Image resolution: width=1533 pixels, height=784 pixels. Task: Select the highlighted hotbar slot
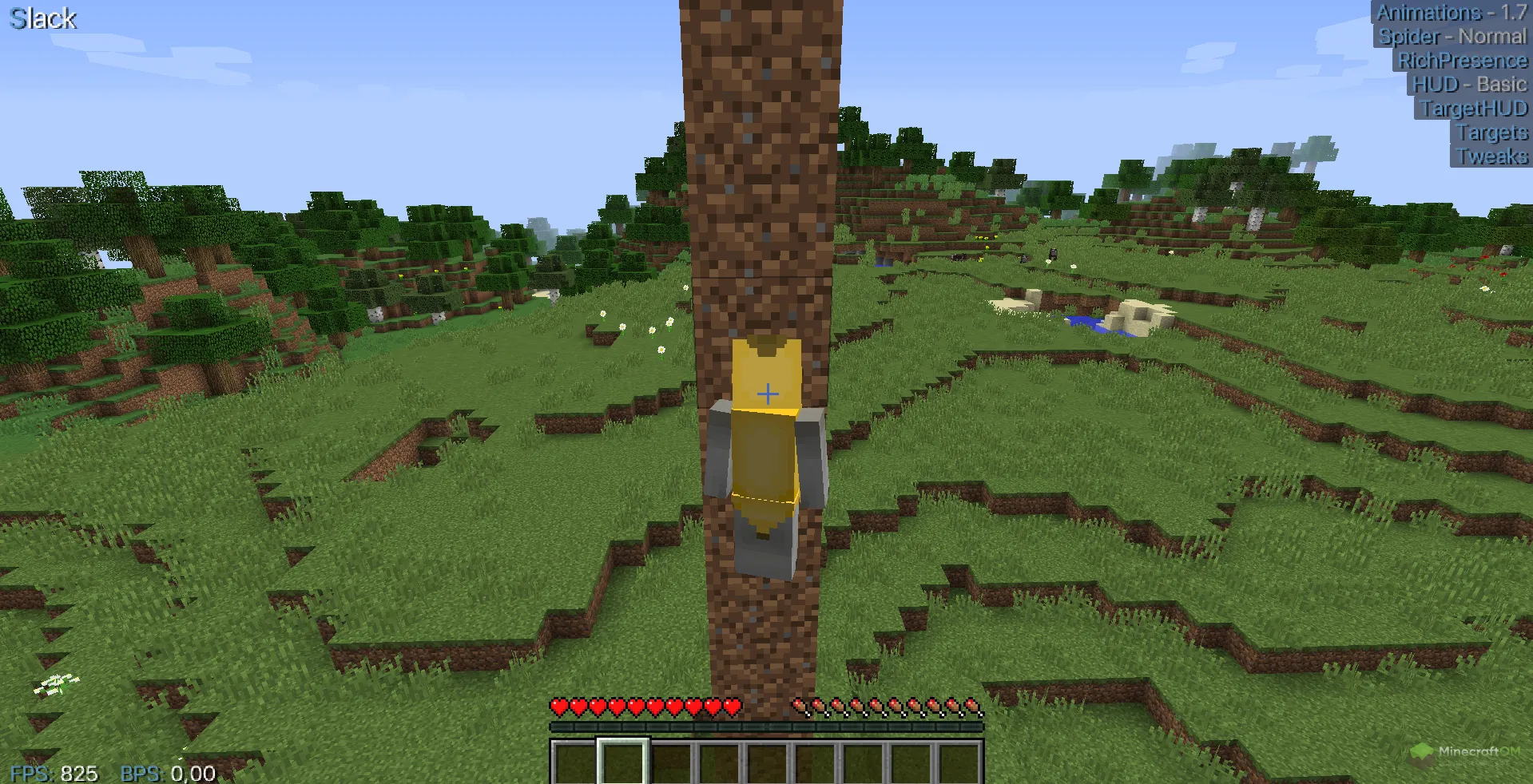coord(623,762)
